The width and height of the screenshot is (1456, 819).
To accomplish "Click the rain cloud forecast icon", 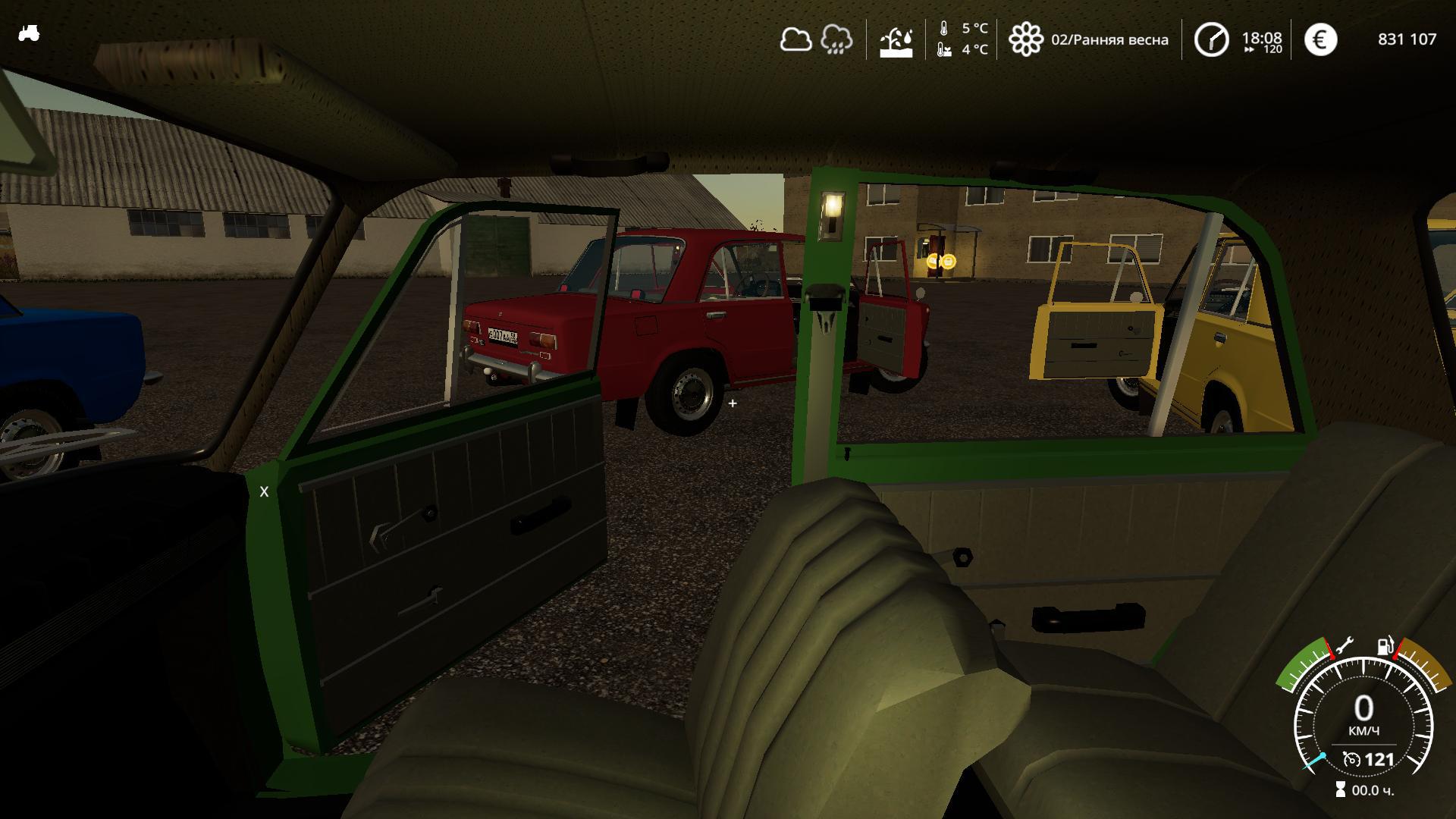I will (836, 39).
